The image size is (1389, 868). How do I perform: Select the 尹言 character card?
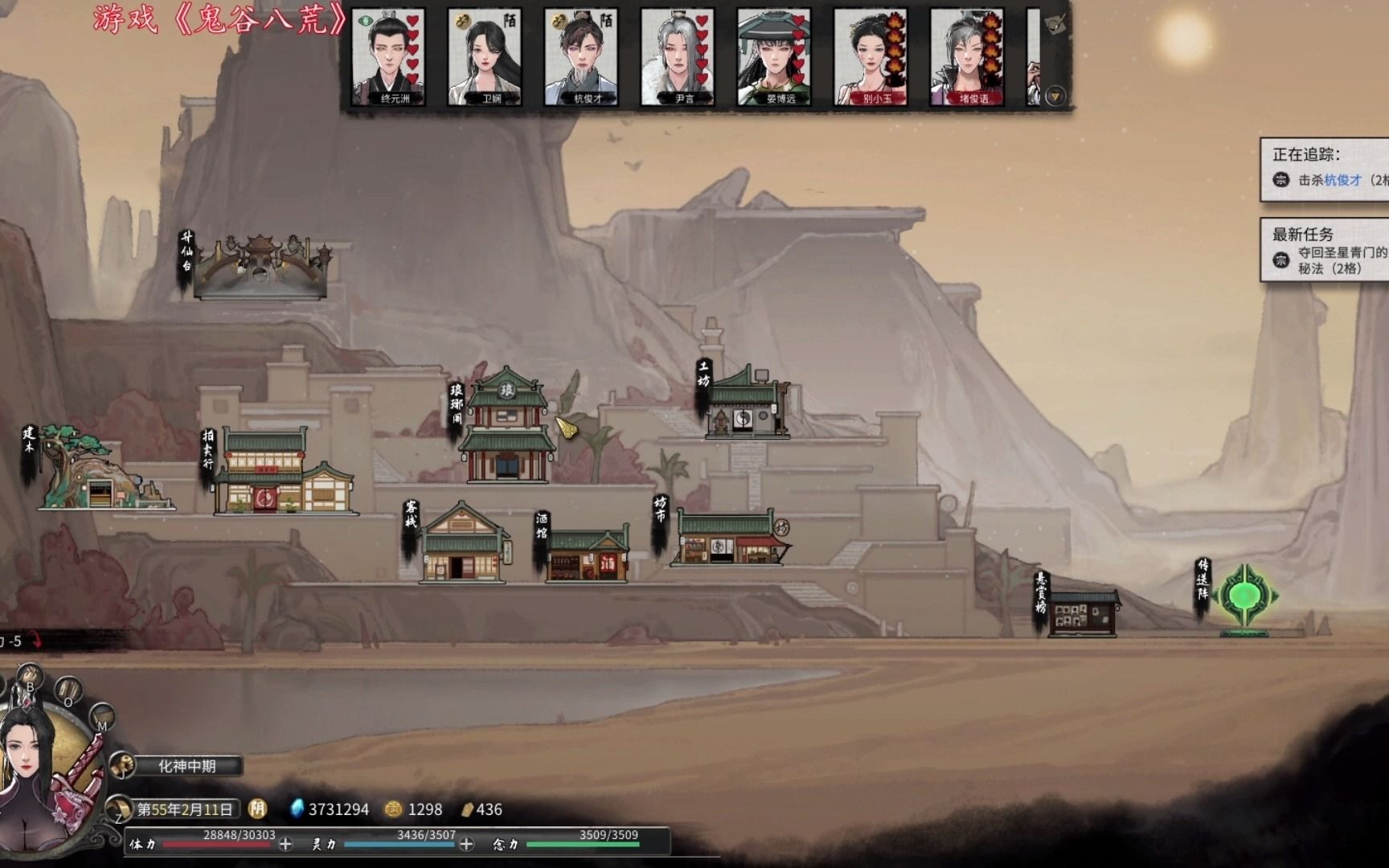click(x=678, y=57)
